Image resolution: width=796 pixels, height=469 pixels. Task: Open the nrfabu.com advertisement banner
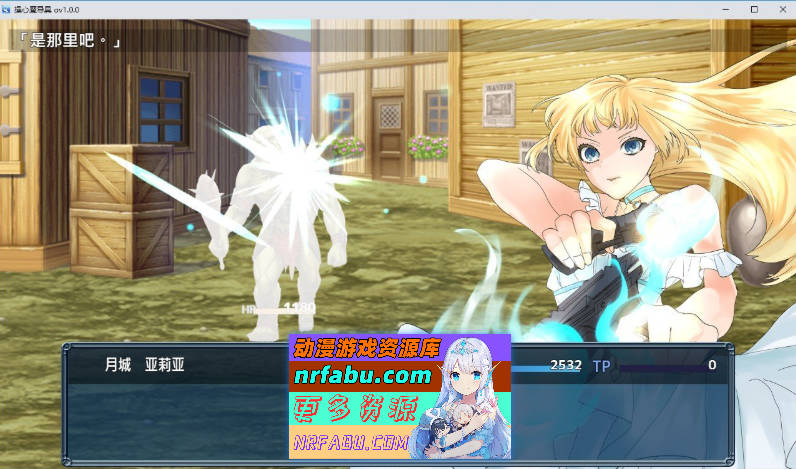[x=399, y=397]
